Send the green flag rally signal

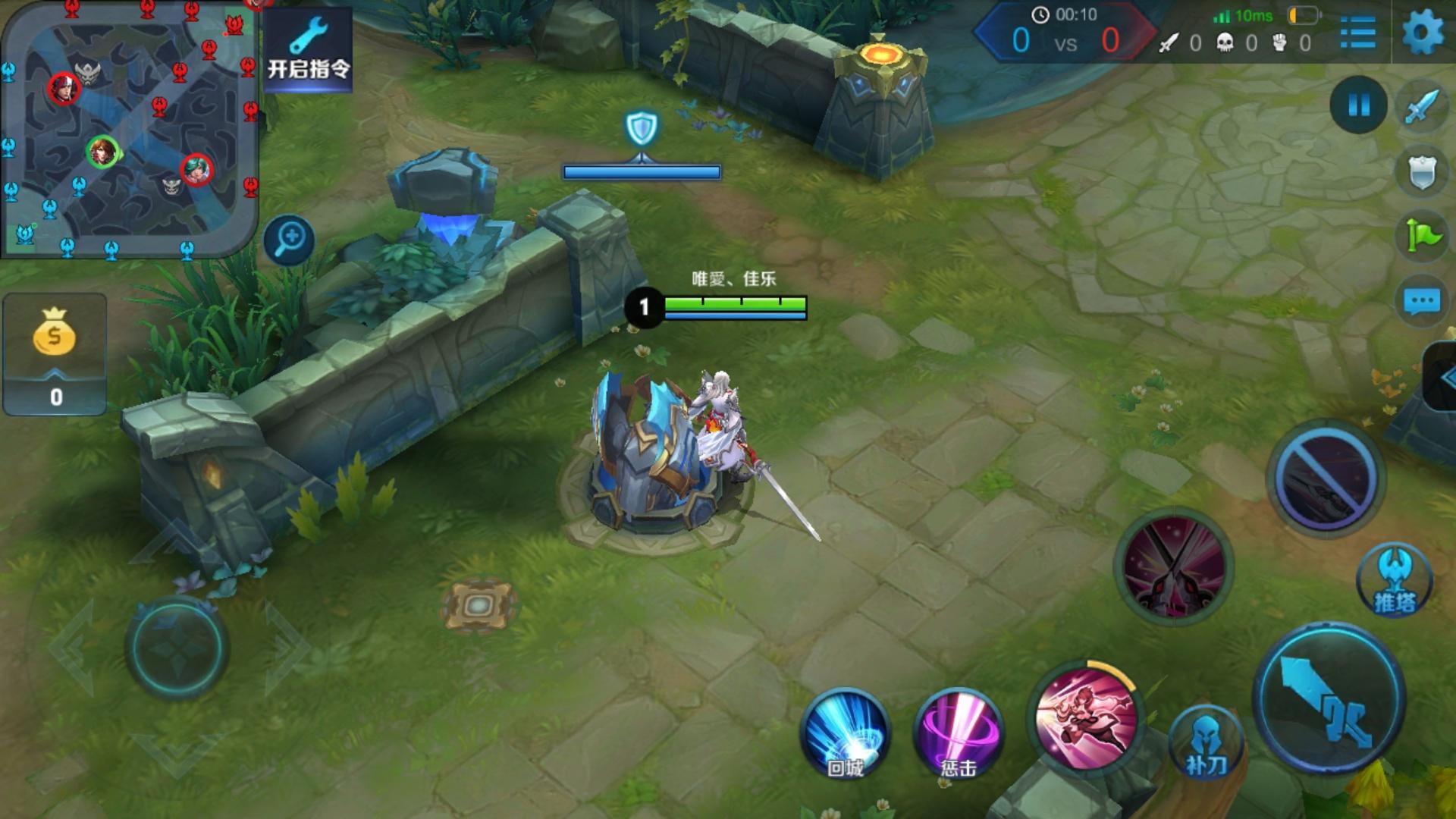(x=1422, y=237)
